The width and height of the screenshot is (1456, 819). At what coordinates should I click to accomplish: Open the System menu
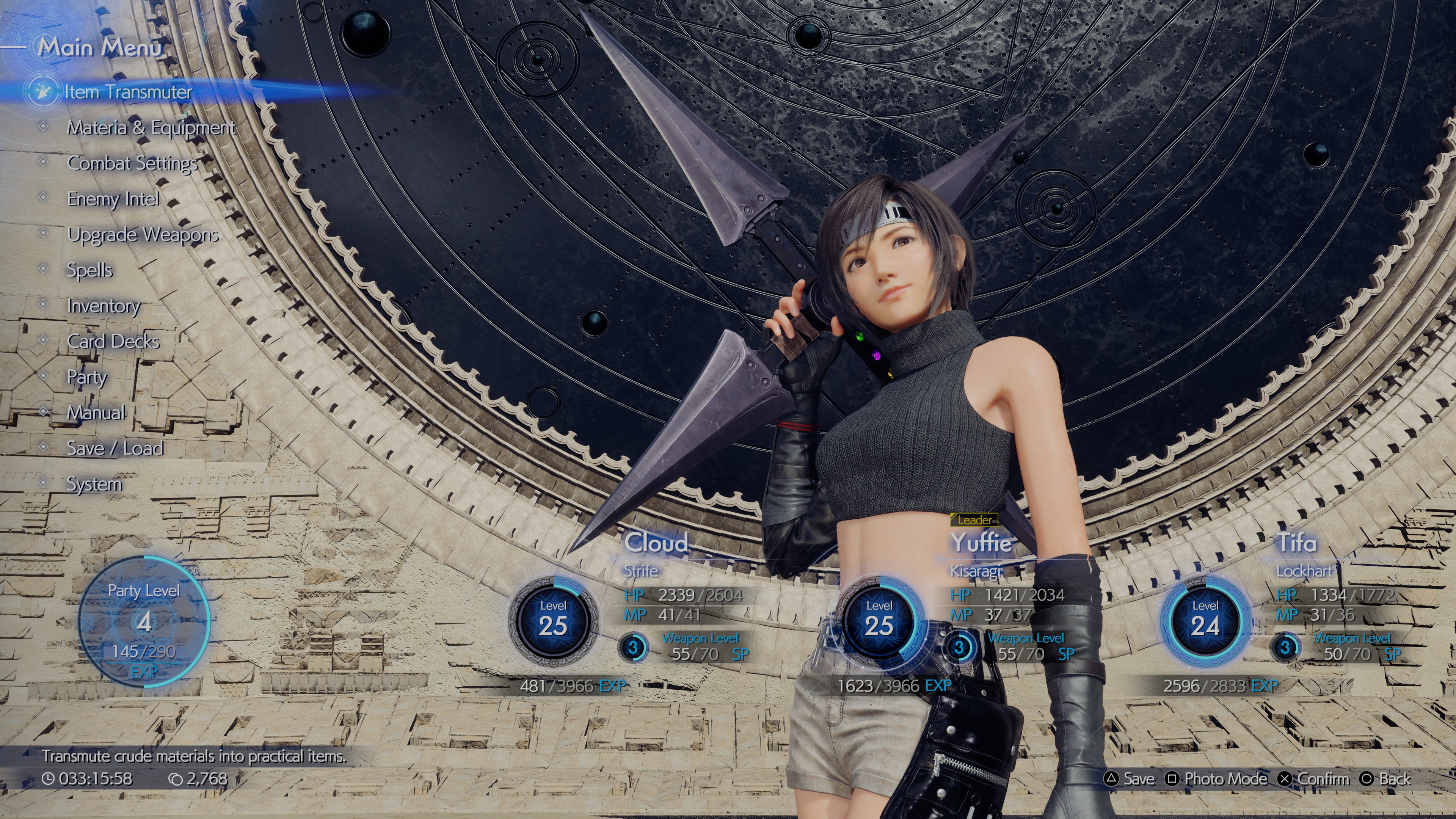94,484
